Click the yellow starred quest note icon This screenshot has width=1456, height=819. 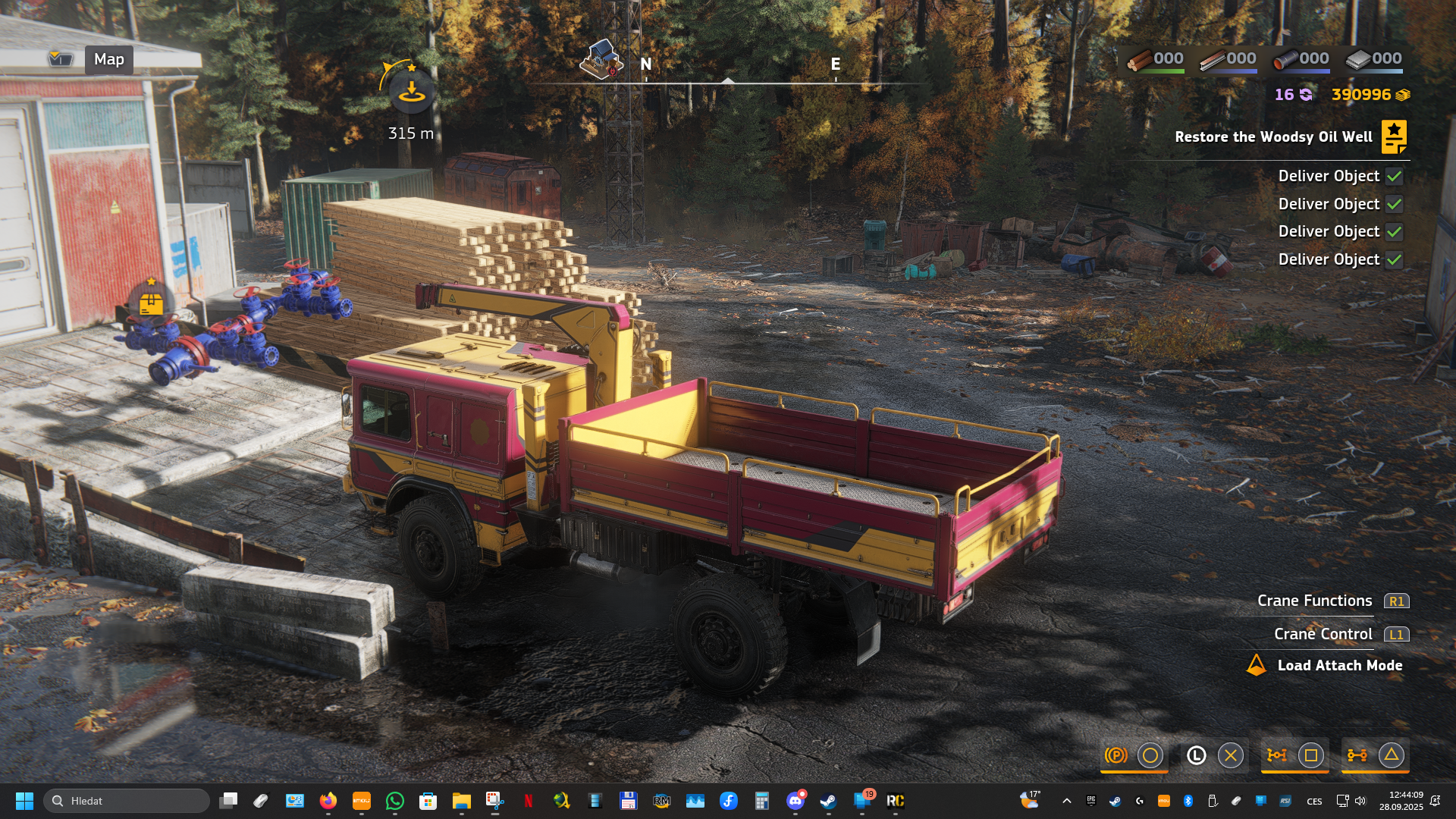(1394, 136)
